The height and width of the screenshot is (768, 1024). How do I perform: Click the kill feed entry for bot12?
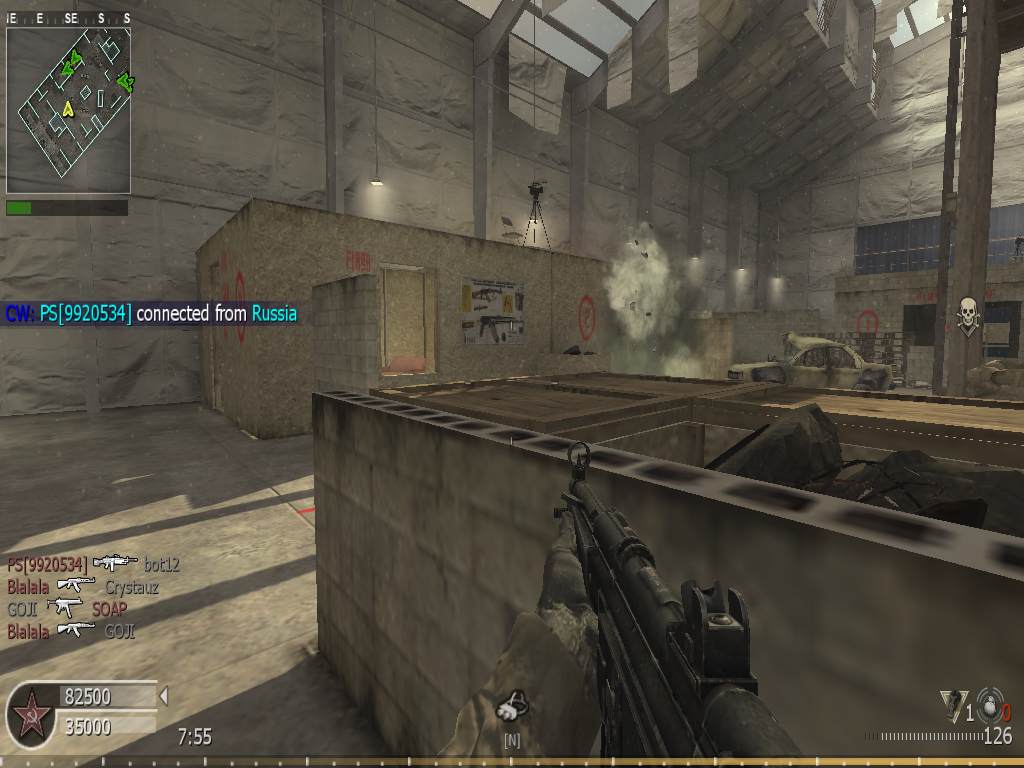pyautogui.click(x=93, y=565)
